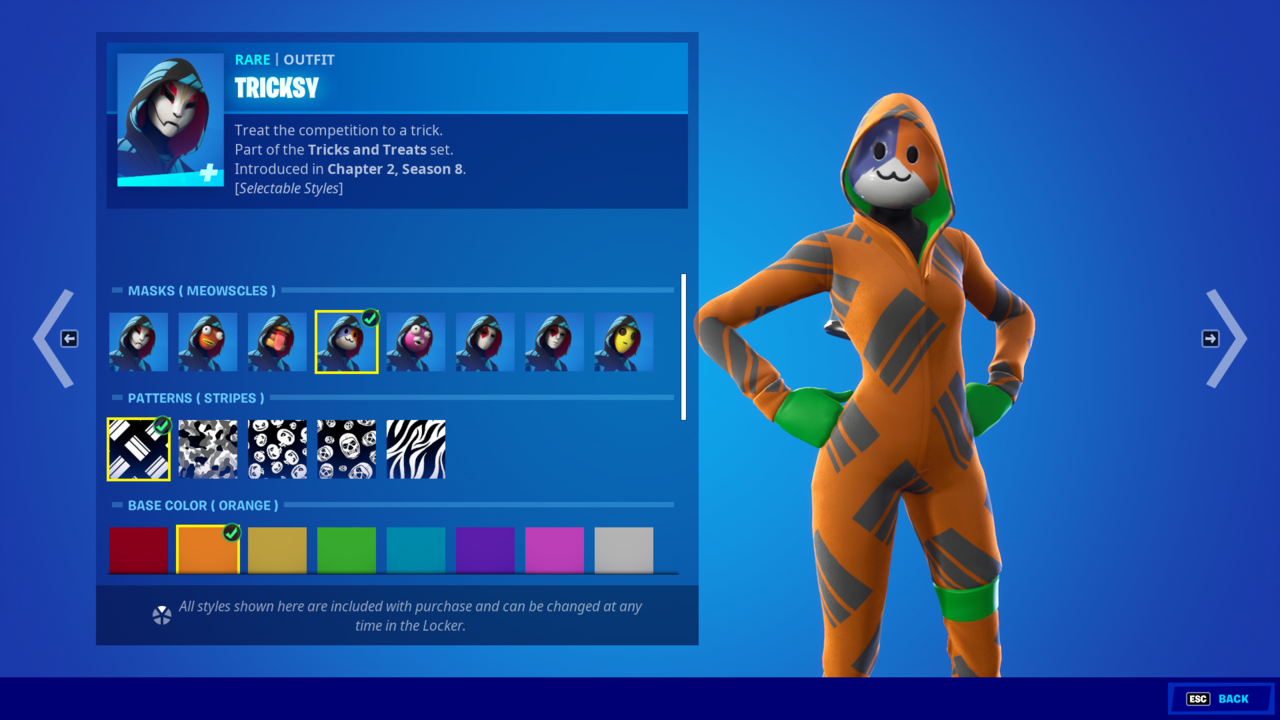Set base color to dark red
The width and height of the screenshot is (1280, 720).
click(x=139, y=550)
